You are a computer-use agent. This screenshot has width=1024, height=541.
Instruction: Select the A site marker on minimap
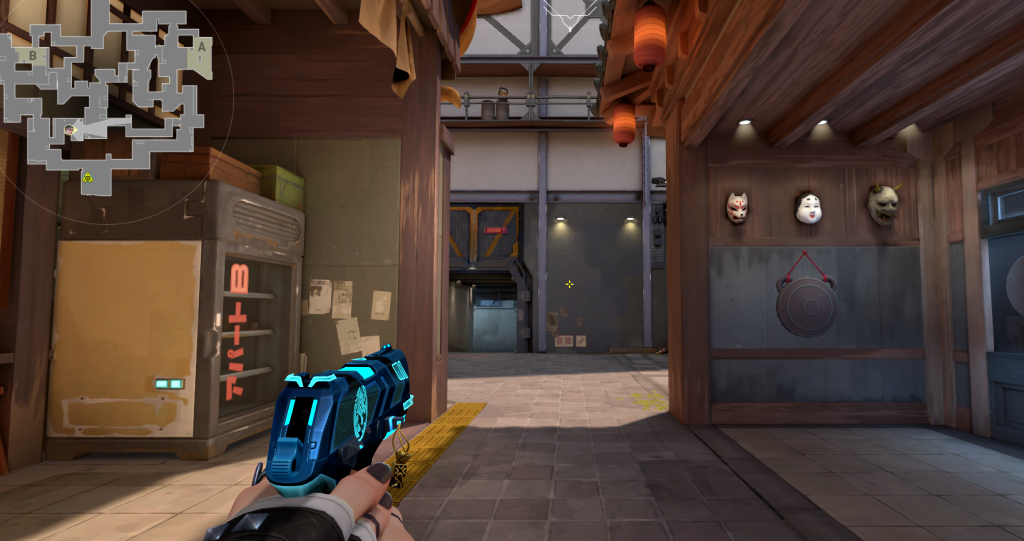[202, 46]
